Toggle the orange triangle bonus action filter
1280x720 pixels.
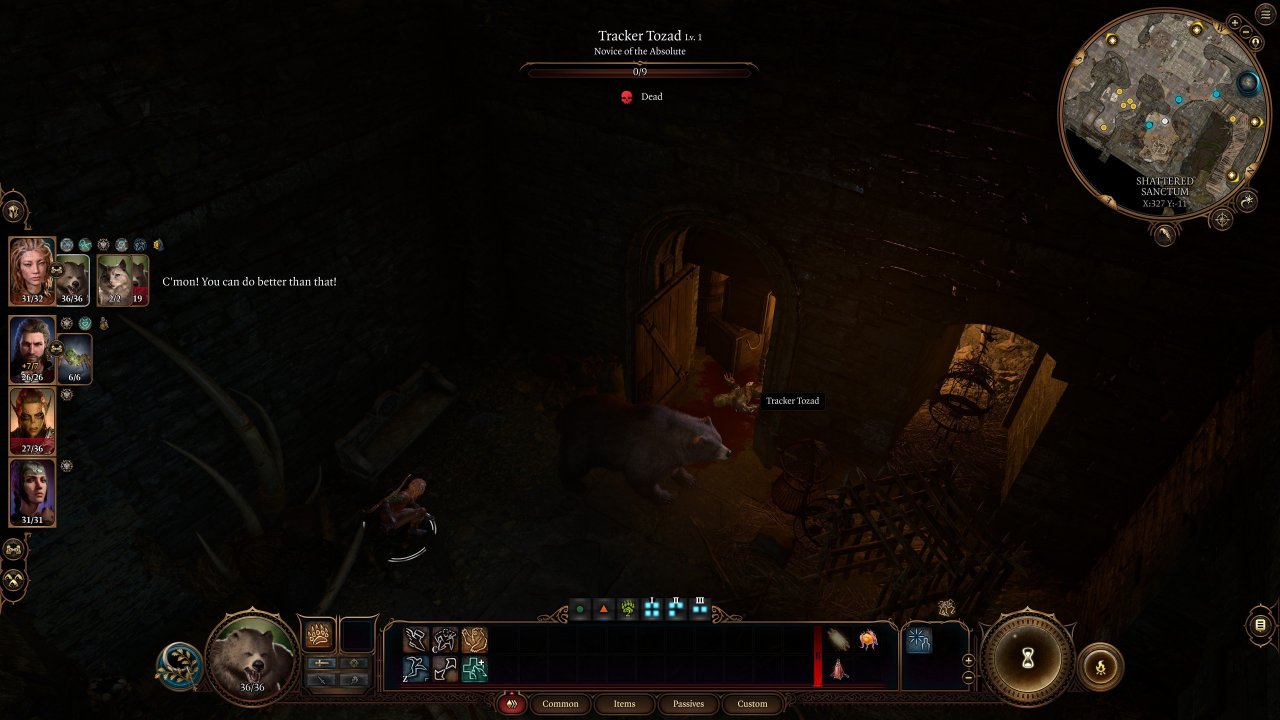coord(604,609)
